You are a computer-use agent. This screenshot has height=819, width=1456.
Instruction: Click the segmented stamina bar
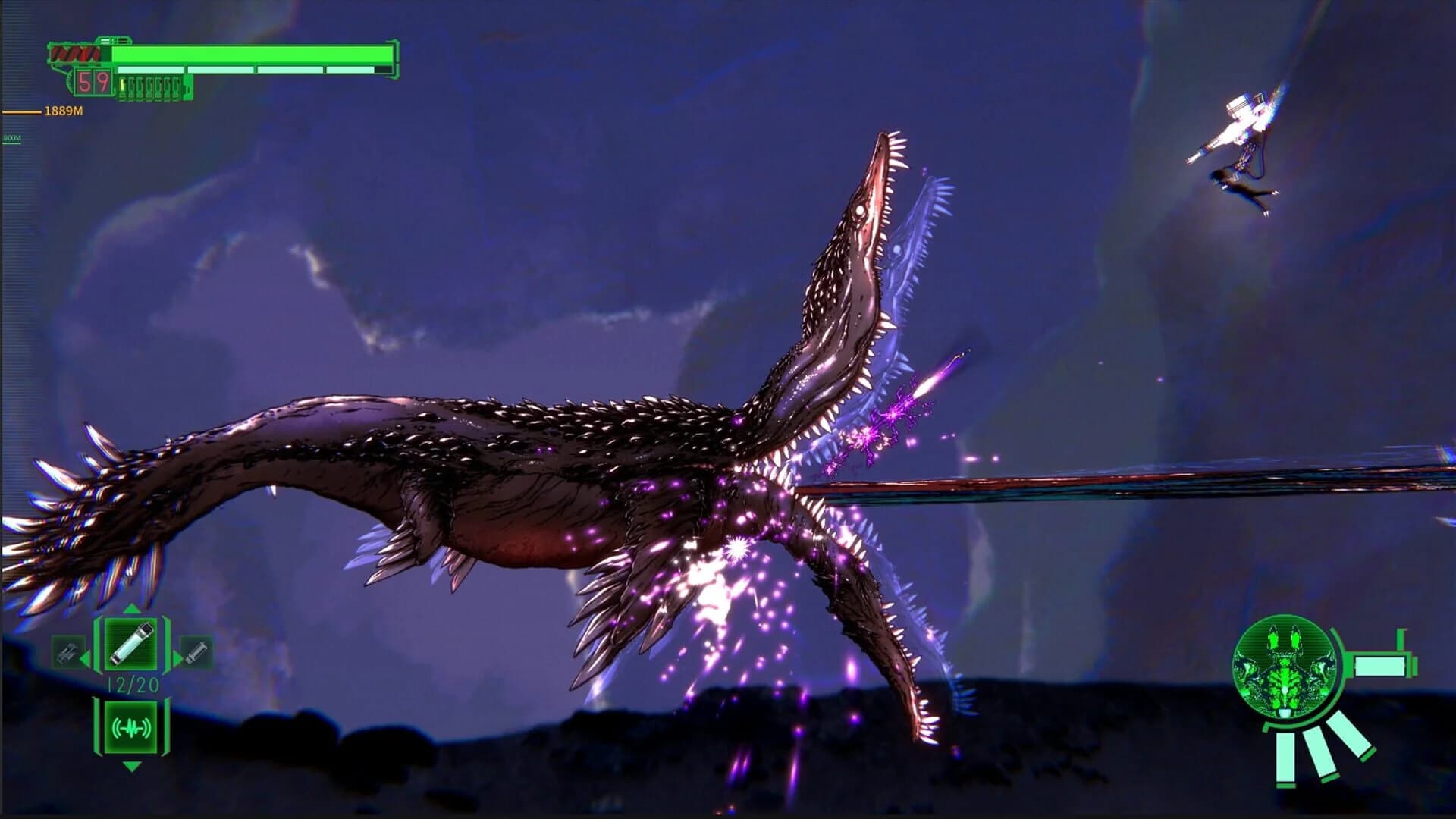(x=250, y=69)
